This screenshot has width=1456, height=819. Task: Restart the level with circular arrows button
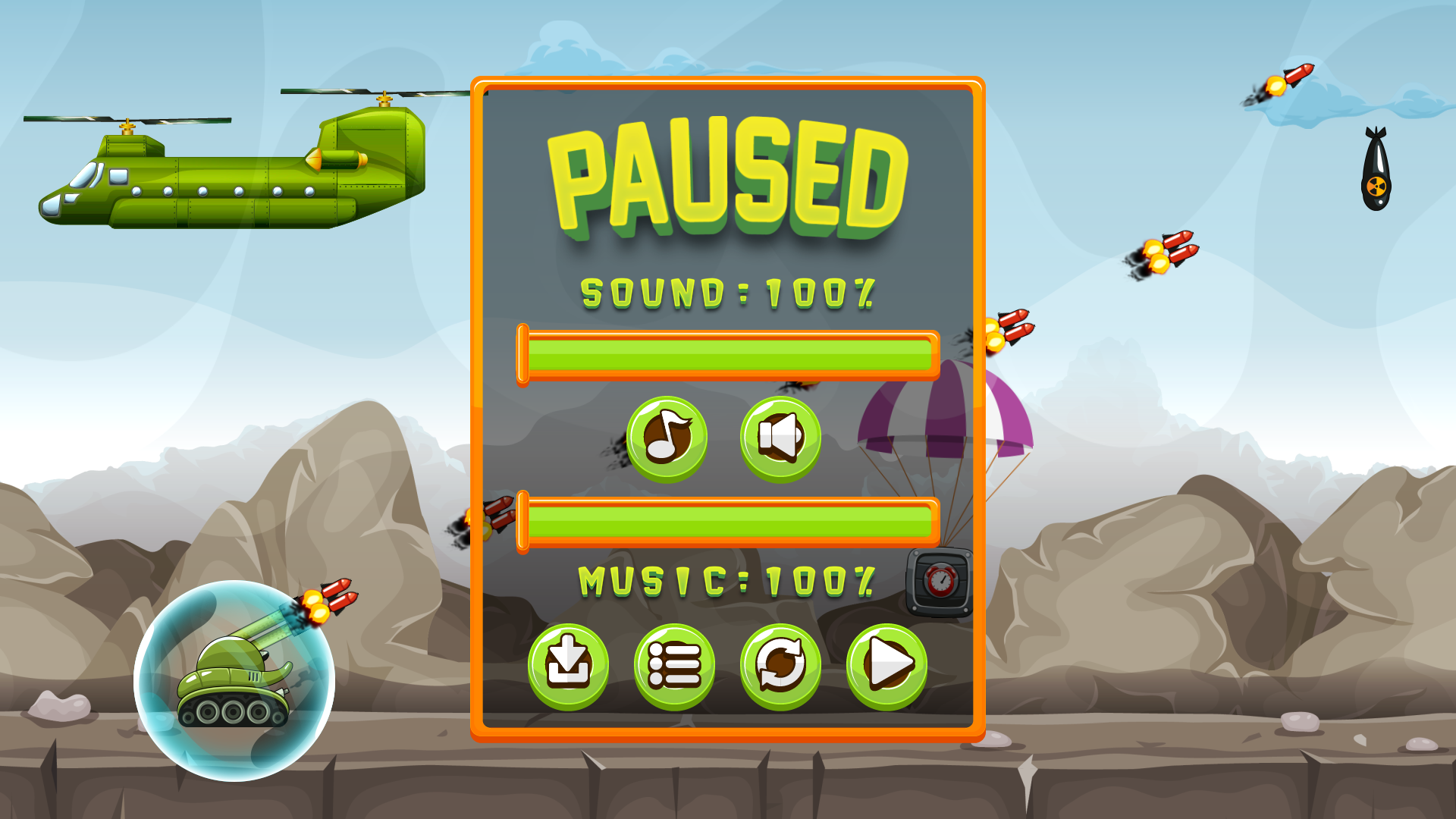pos(780,666)
